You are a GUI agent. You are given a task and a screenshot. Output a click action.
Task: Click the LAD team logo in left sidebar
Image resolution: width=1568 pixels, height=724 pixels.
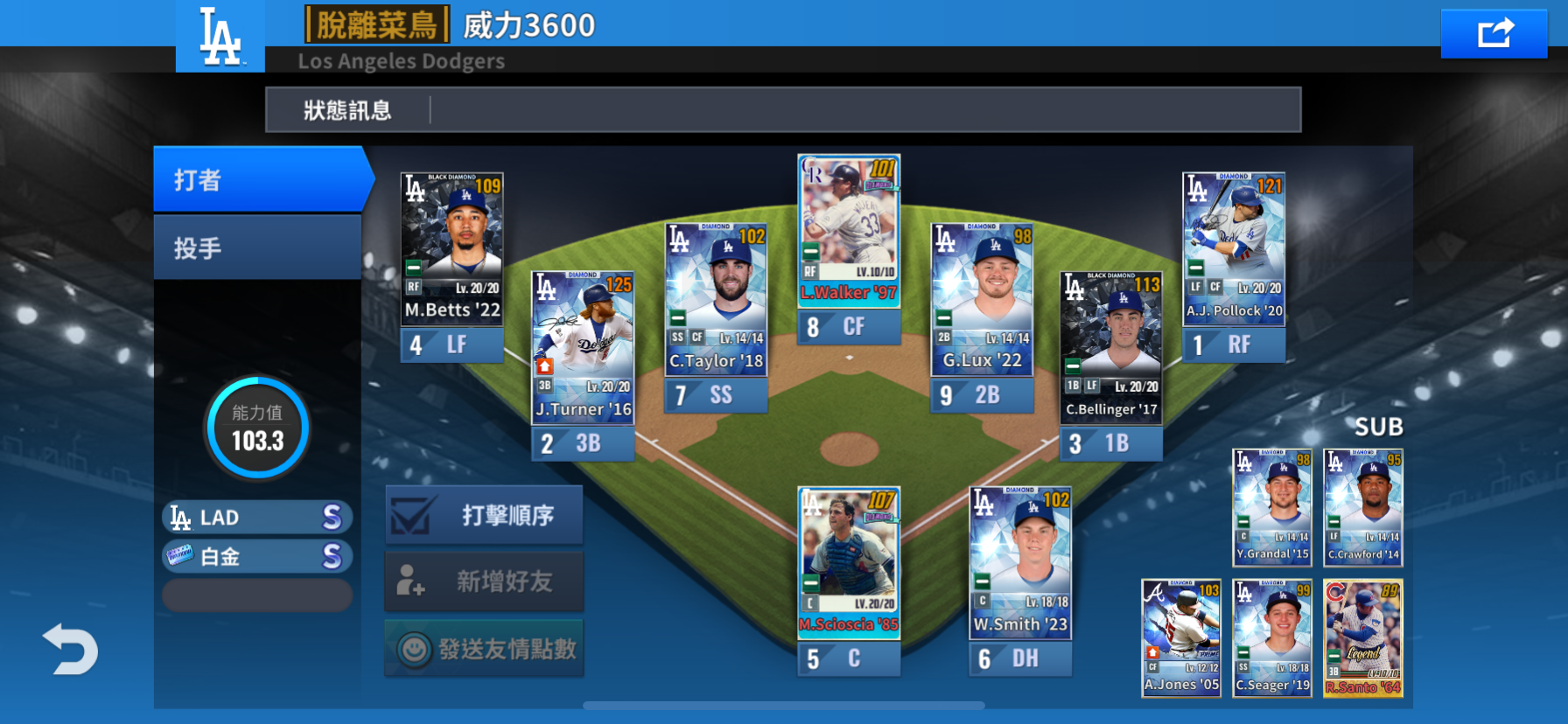(x=180, y=517)
